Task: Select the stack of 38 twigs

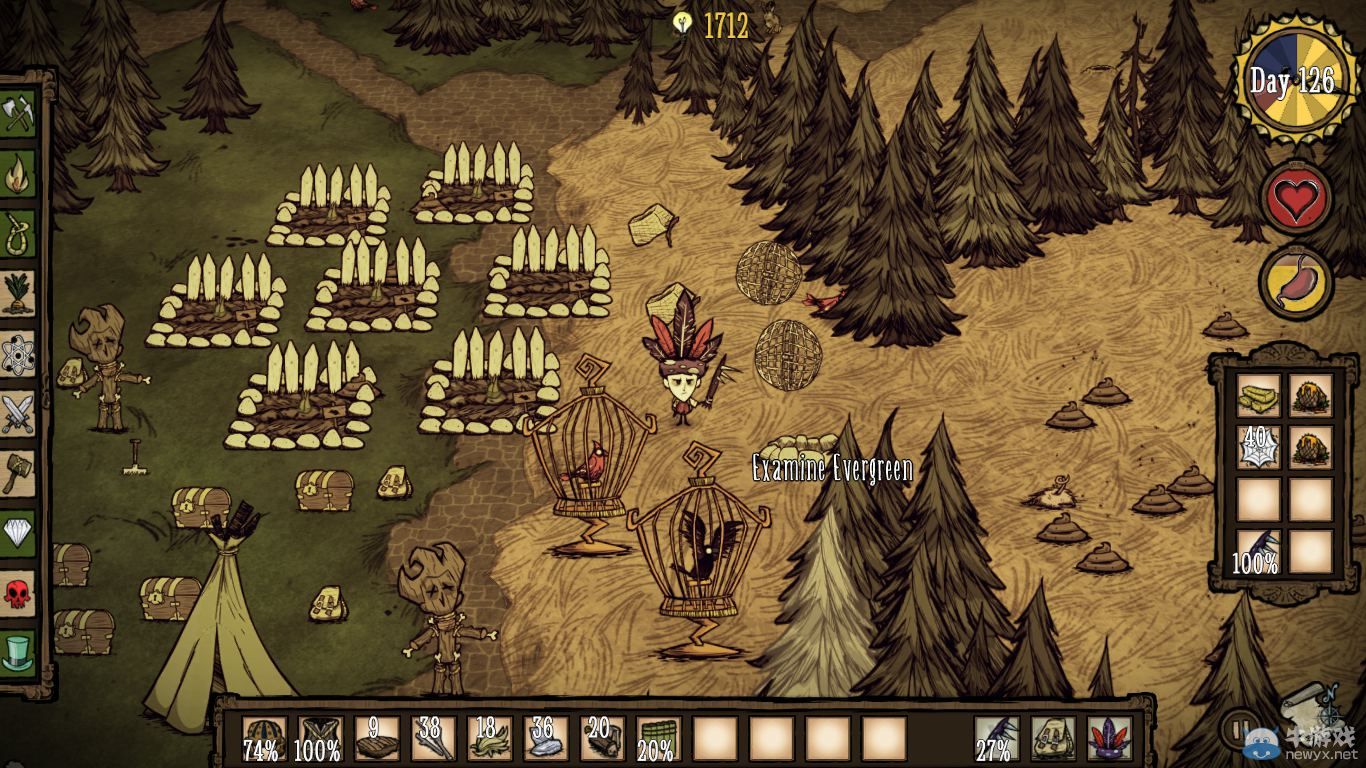Action: click(x=433, y=738)
